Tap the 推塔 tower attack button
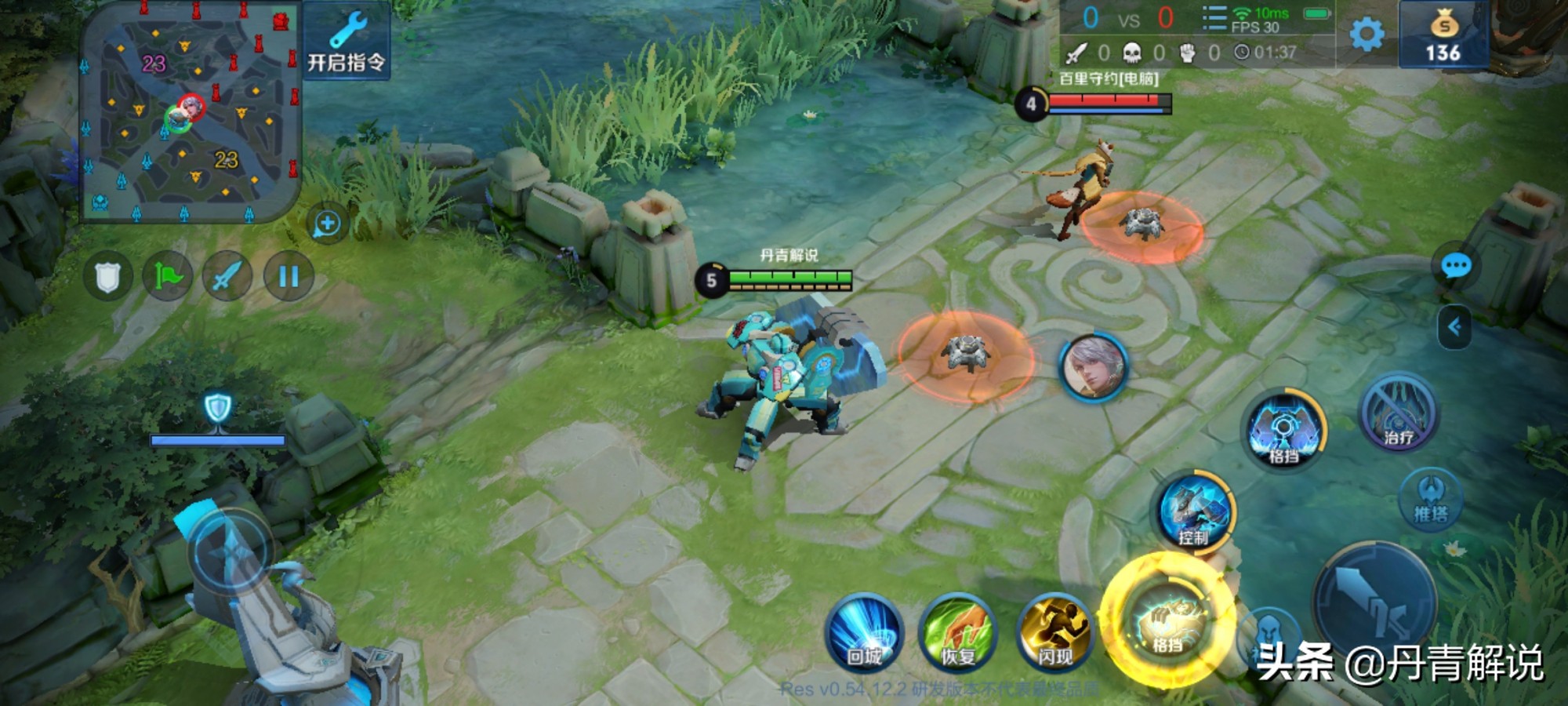The image size is (1568, 706). tap(1431, 500)
